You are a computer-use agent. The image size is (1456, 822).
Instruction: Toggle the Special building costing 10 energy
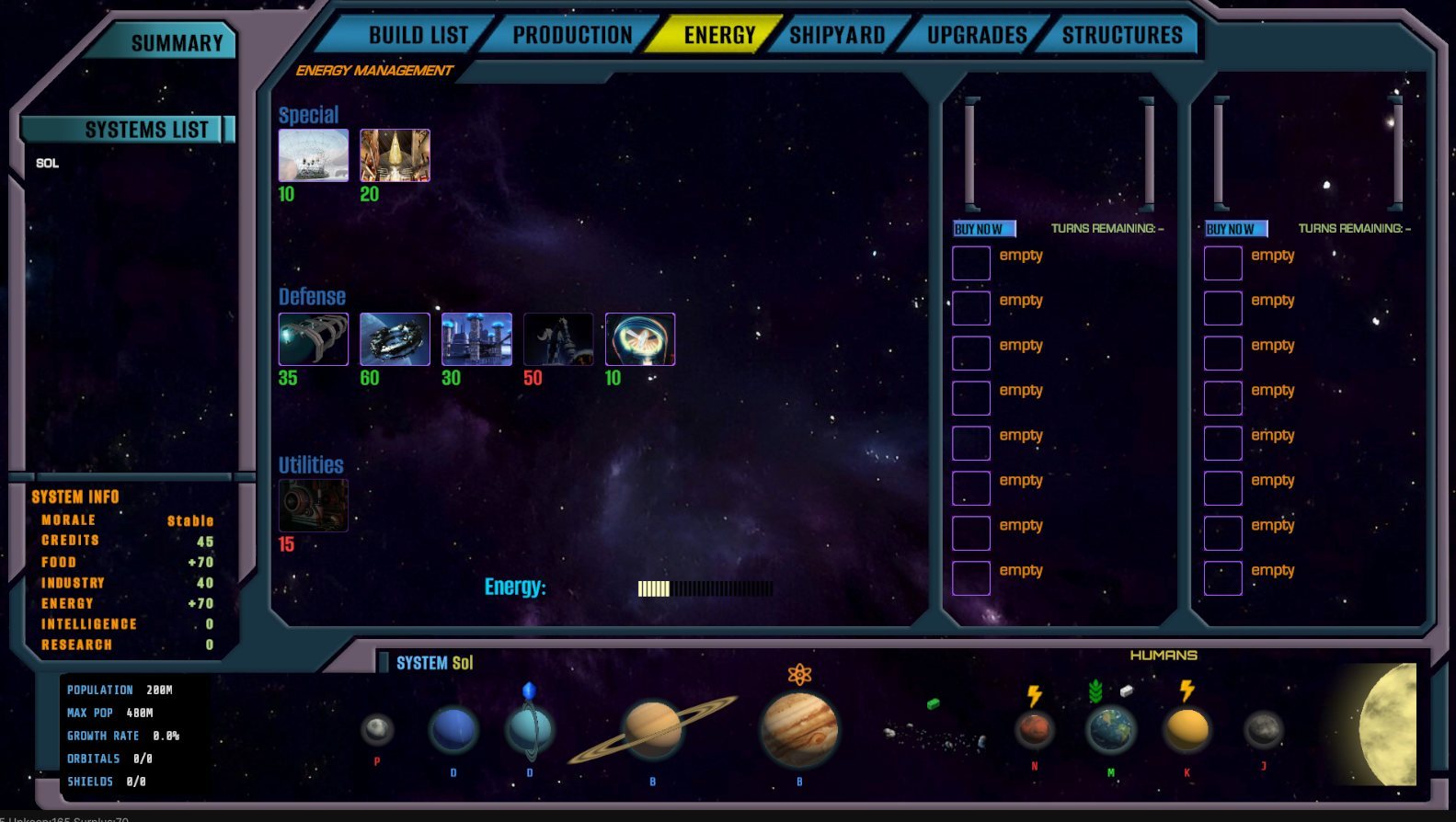pos(314,155)
